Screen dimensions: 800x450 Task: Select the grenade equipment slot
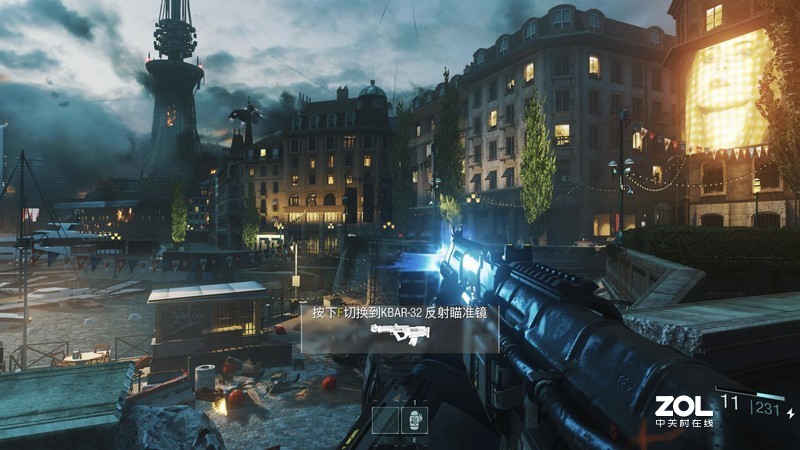(415, 420)
